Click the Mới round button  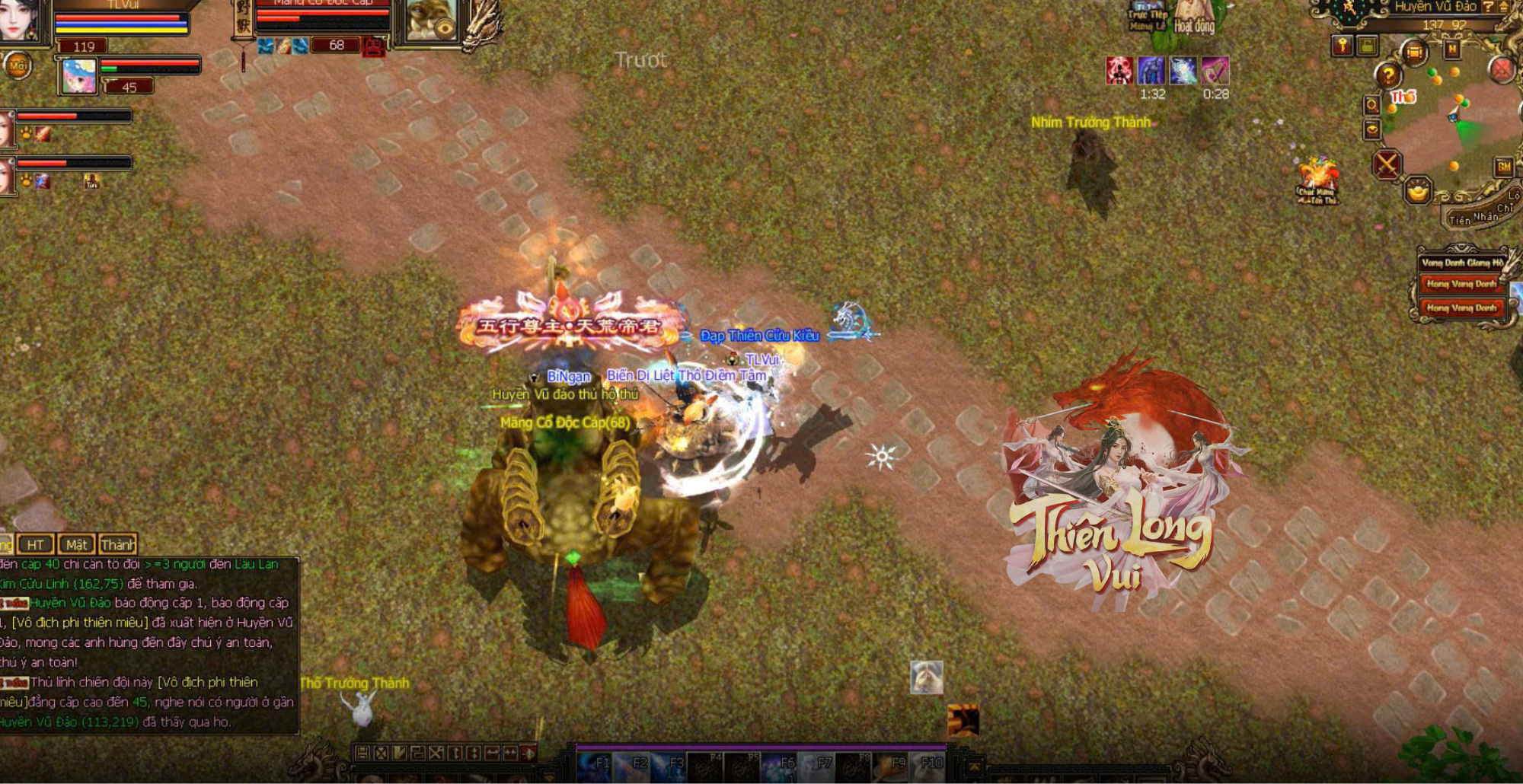coord(18,66)
